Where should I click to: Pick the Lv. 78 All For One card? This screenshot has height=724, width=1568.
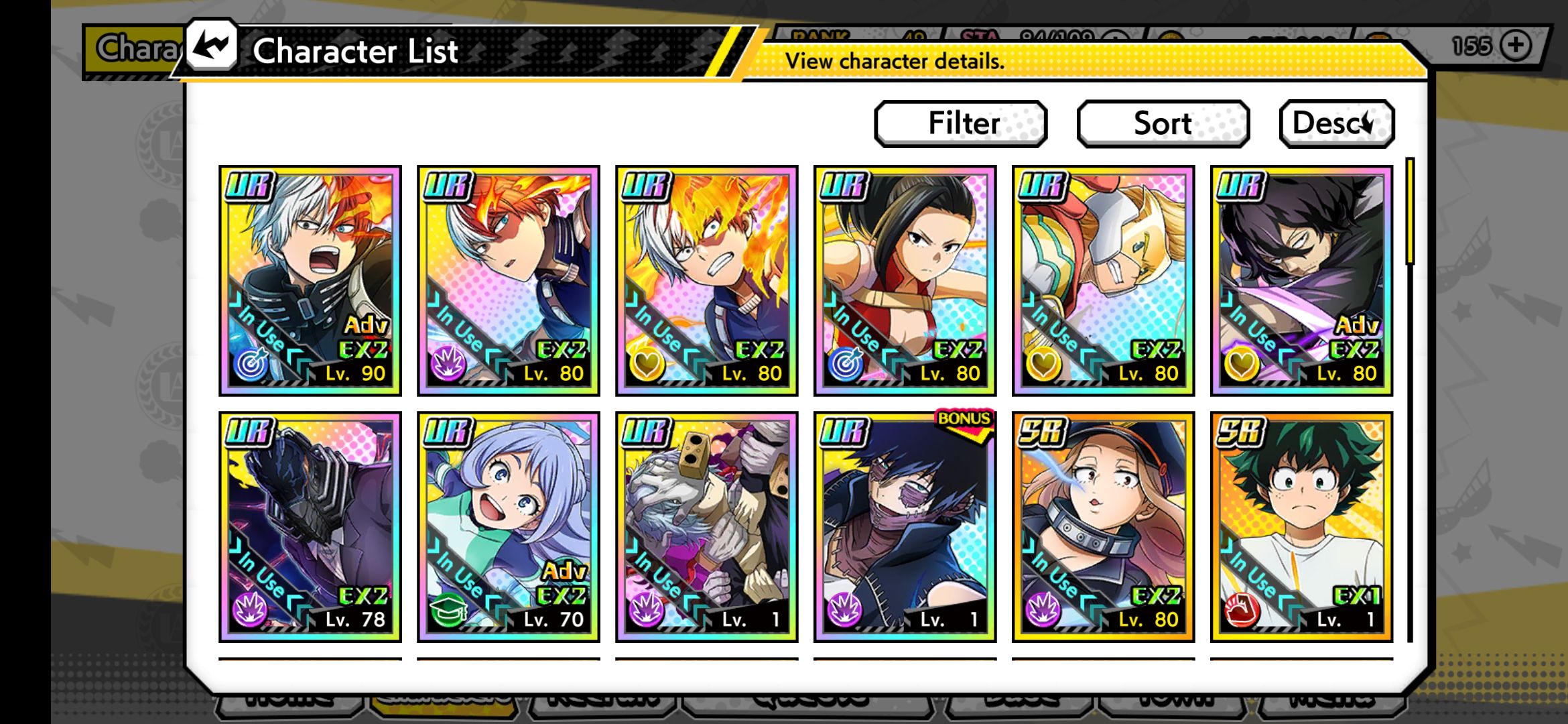tap(310, 527)
